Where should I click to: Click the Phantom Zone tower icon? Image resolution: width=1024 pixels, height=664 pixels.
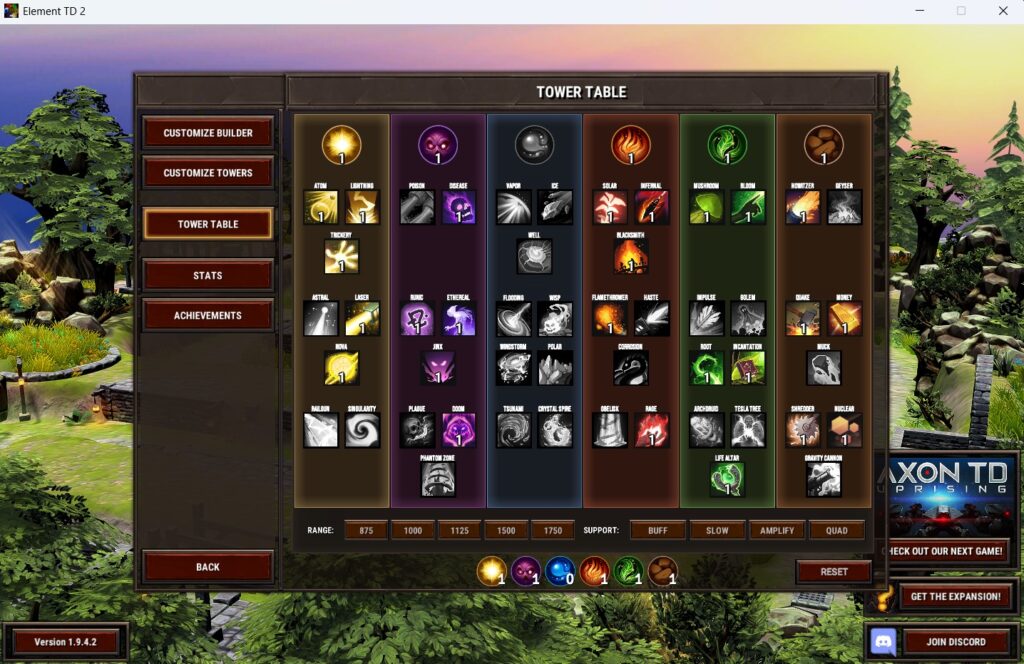(x=437, y=479)
